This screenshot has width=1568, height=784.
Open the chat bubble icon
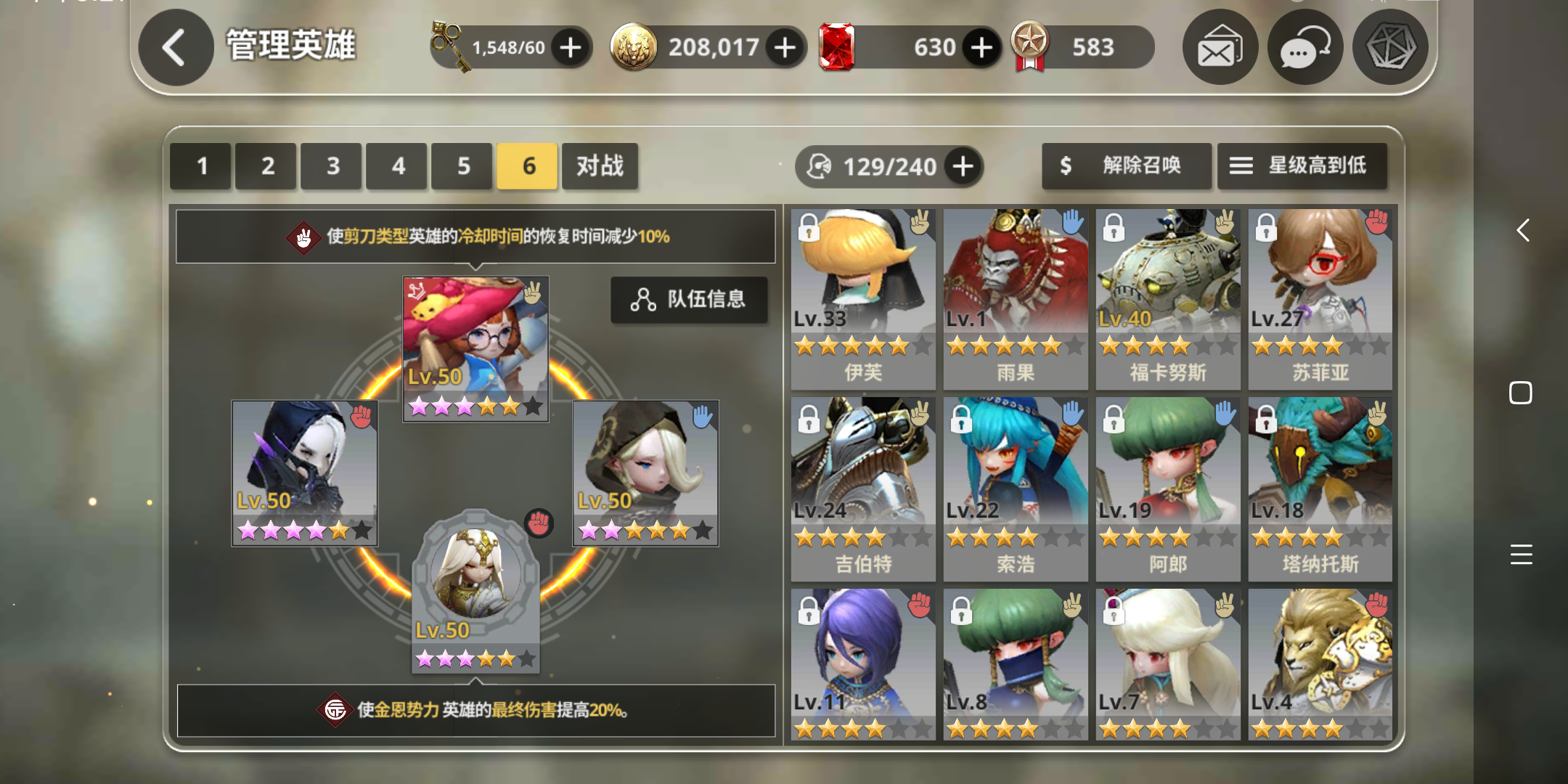click(x=1305, y=46)
